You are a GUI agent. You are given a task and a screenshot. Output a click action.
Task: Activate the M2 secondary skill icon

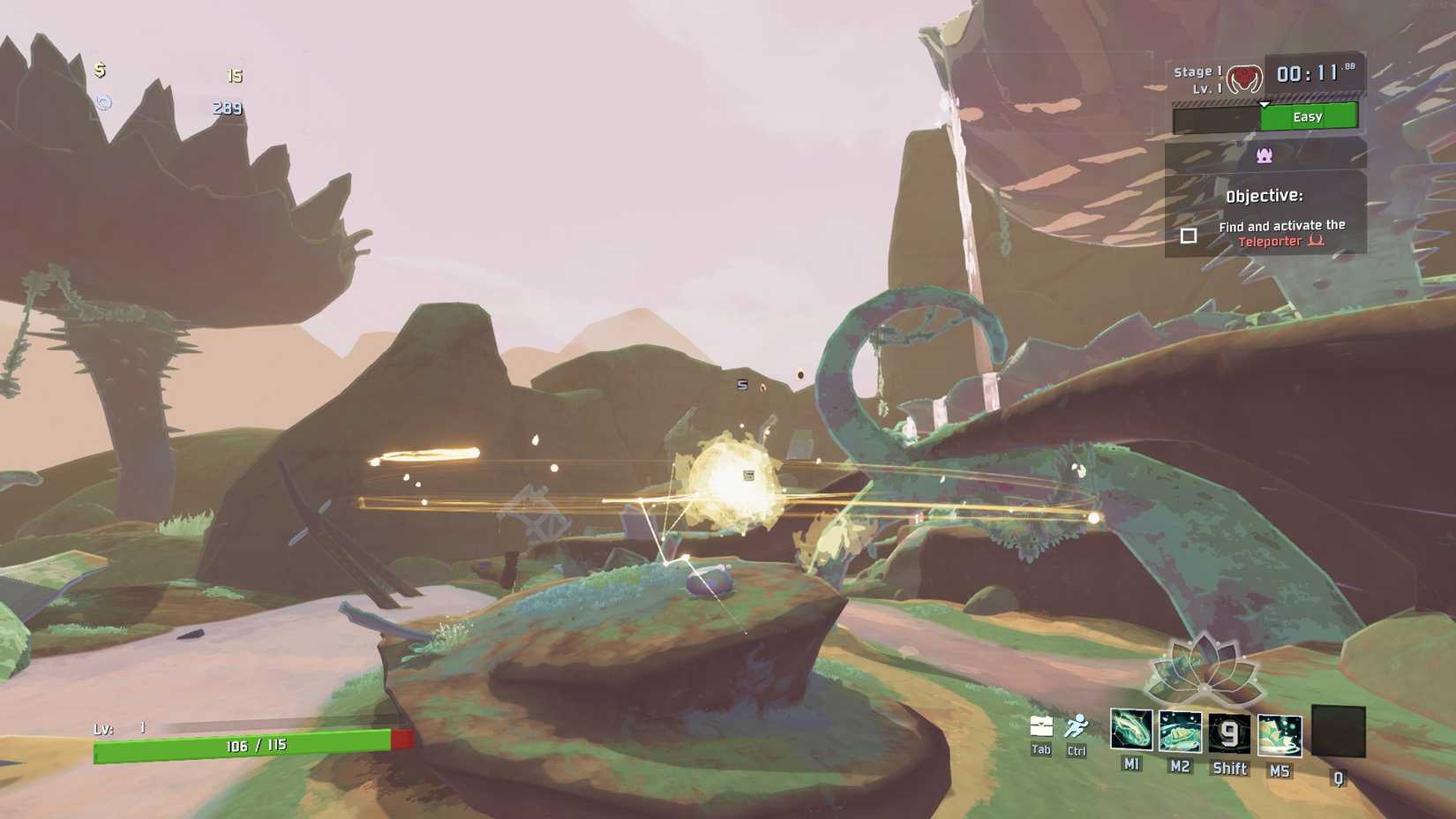pos(1180,731)
